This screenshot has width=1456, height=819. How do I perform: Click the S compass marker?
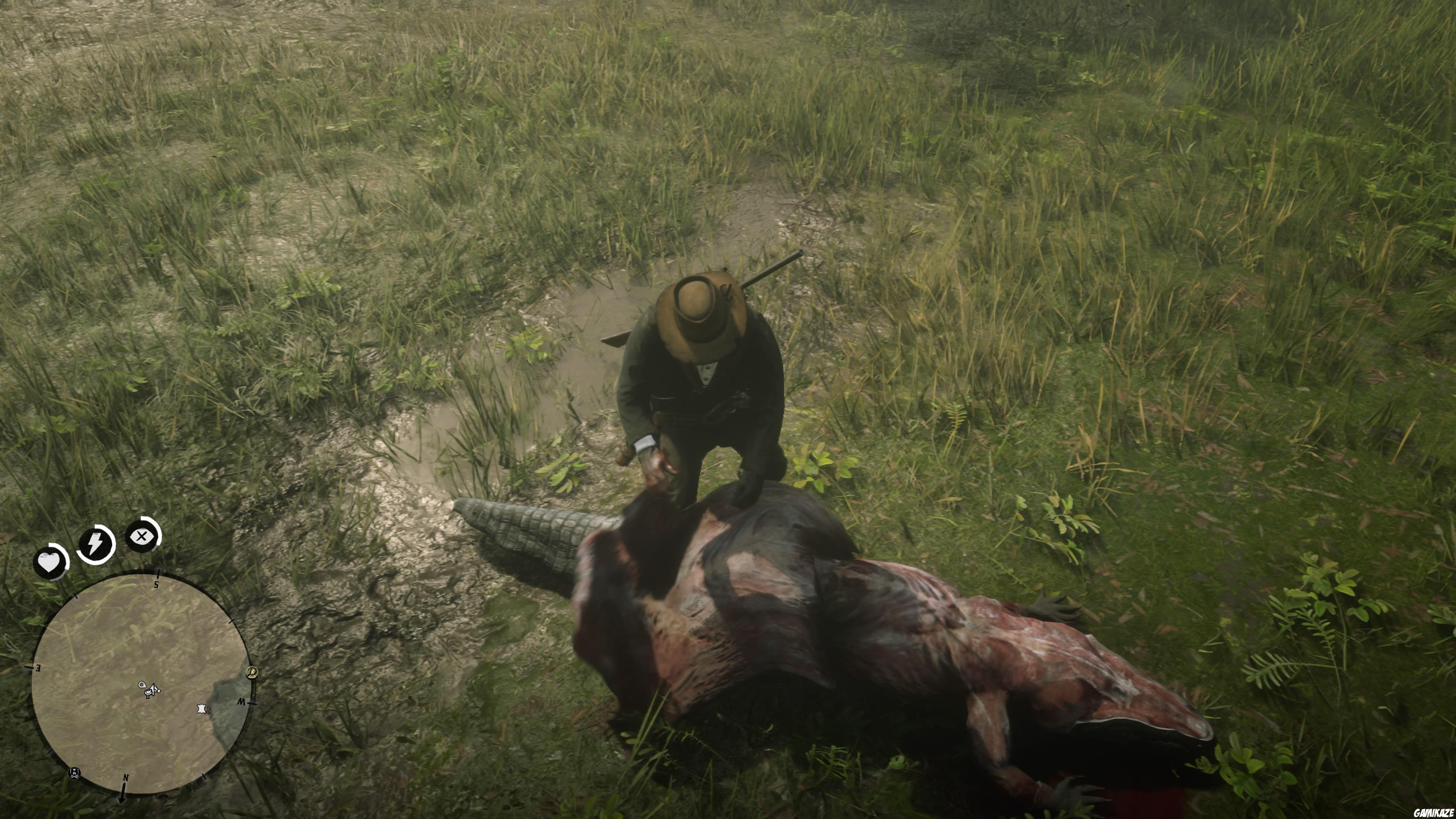coord(156,585)
